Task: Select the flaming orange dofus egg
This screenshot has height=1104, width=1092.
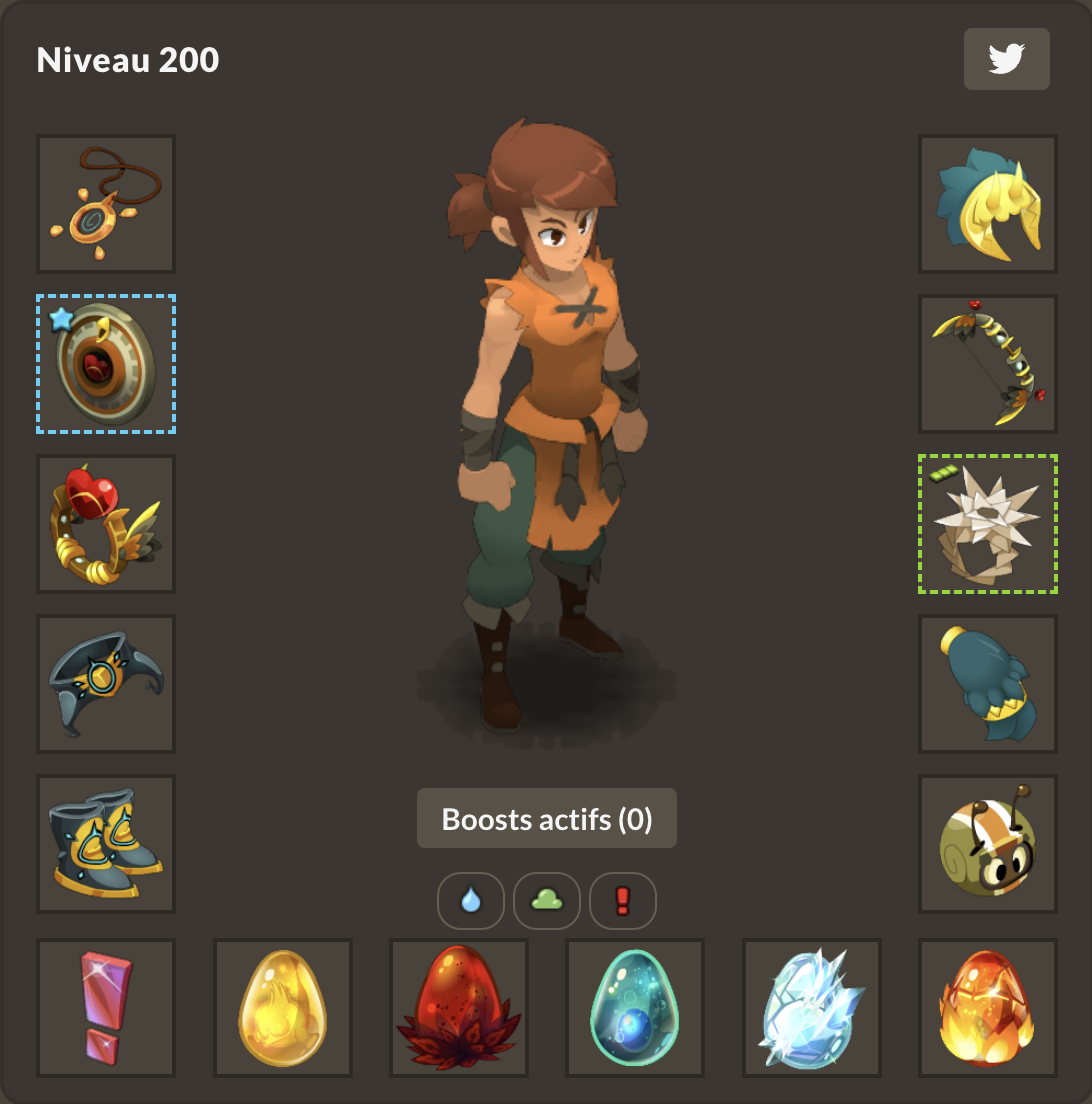Action: (988, 1008)
